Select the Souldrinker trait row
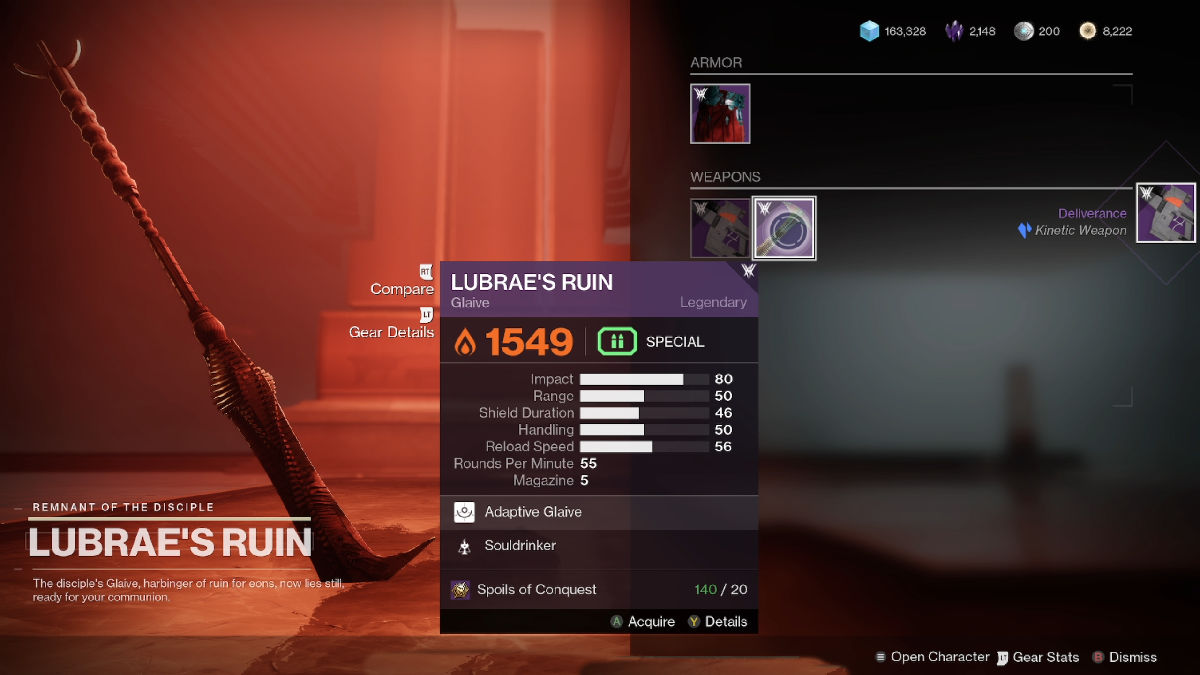 coord(599,546)
